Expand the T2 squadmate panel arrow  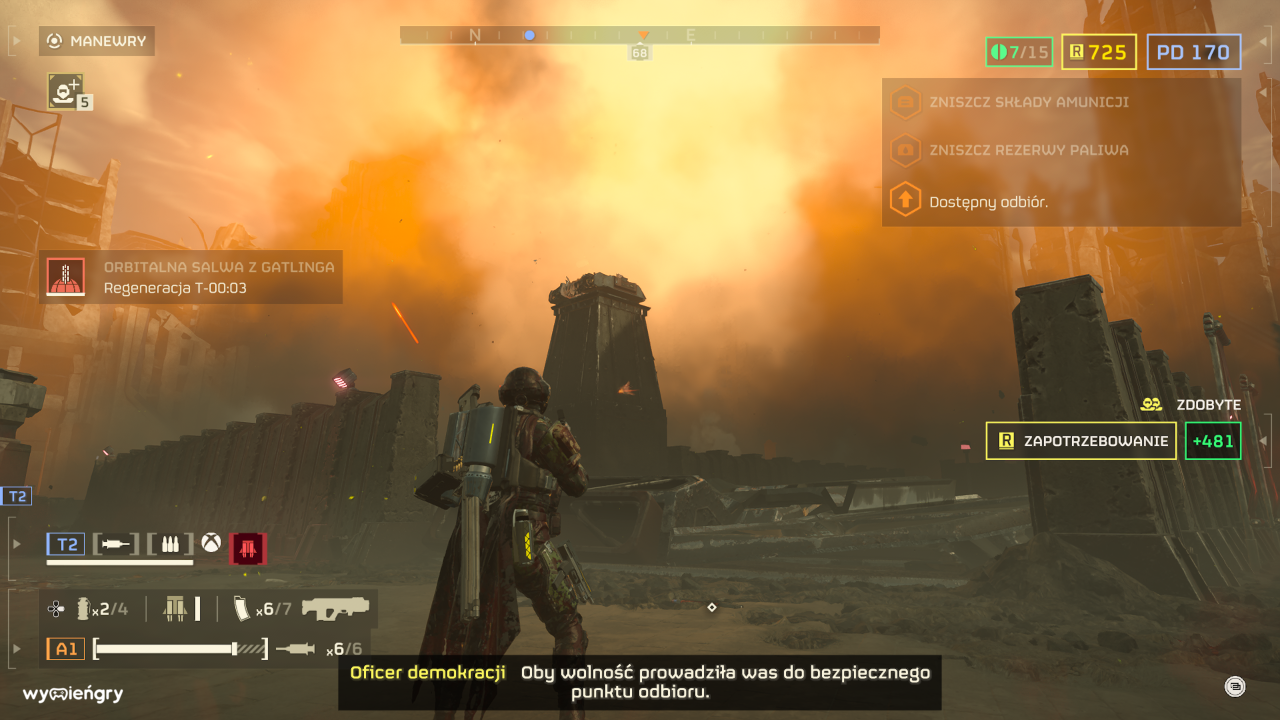(x=16, y=544)
